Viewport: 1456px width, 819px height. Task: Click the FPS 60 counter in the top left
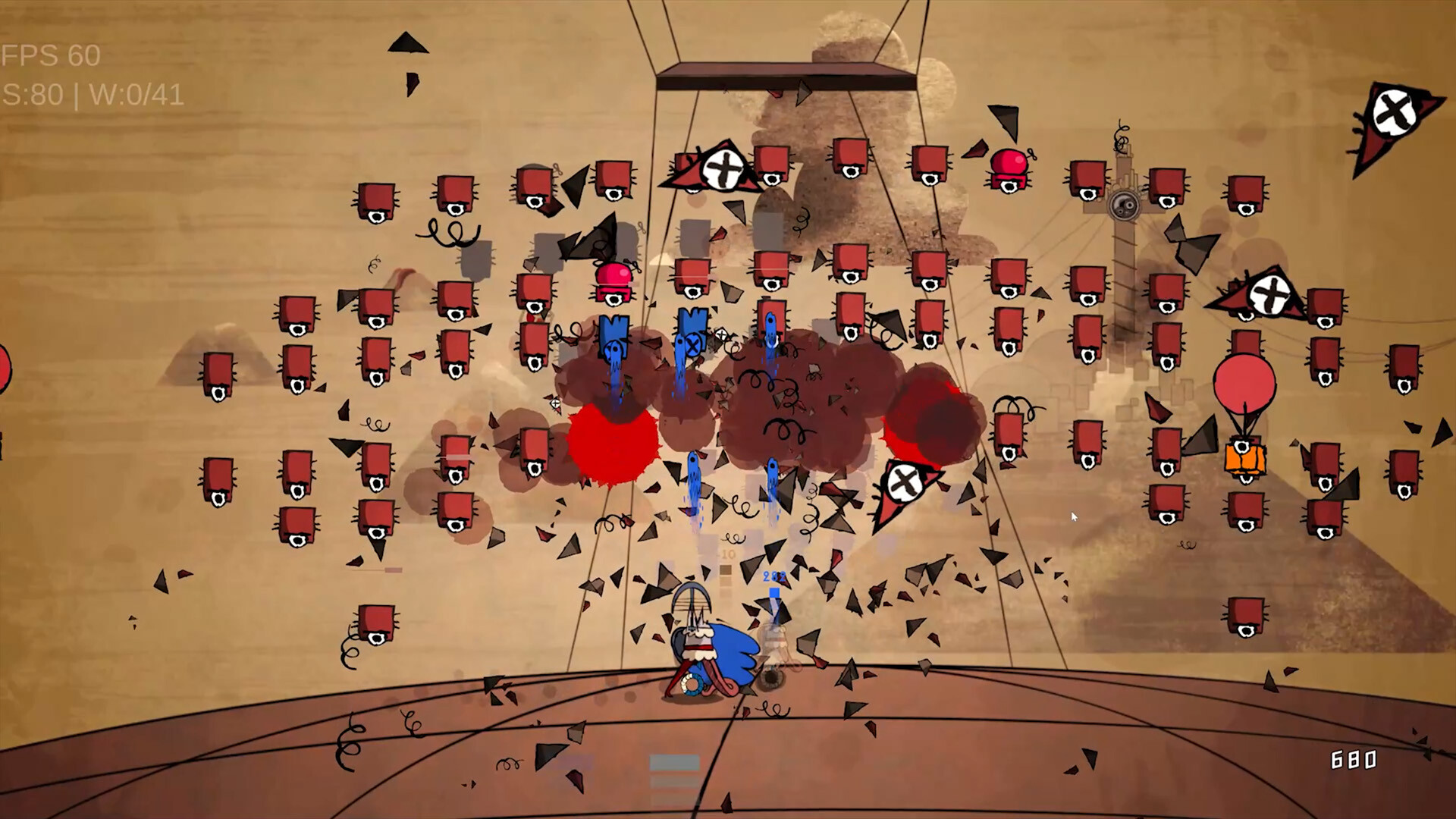point(49,55)
